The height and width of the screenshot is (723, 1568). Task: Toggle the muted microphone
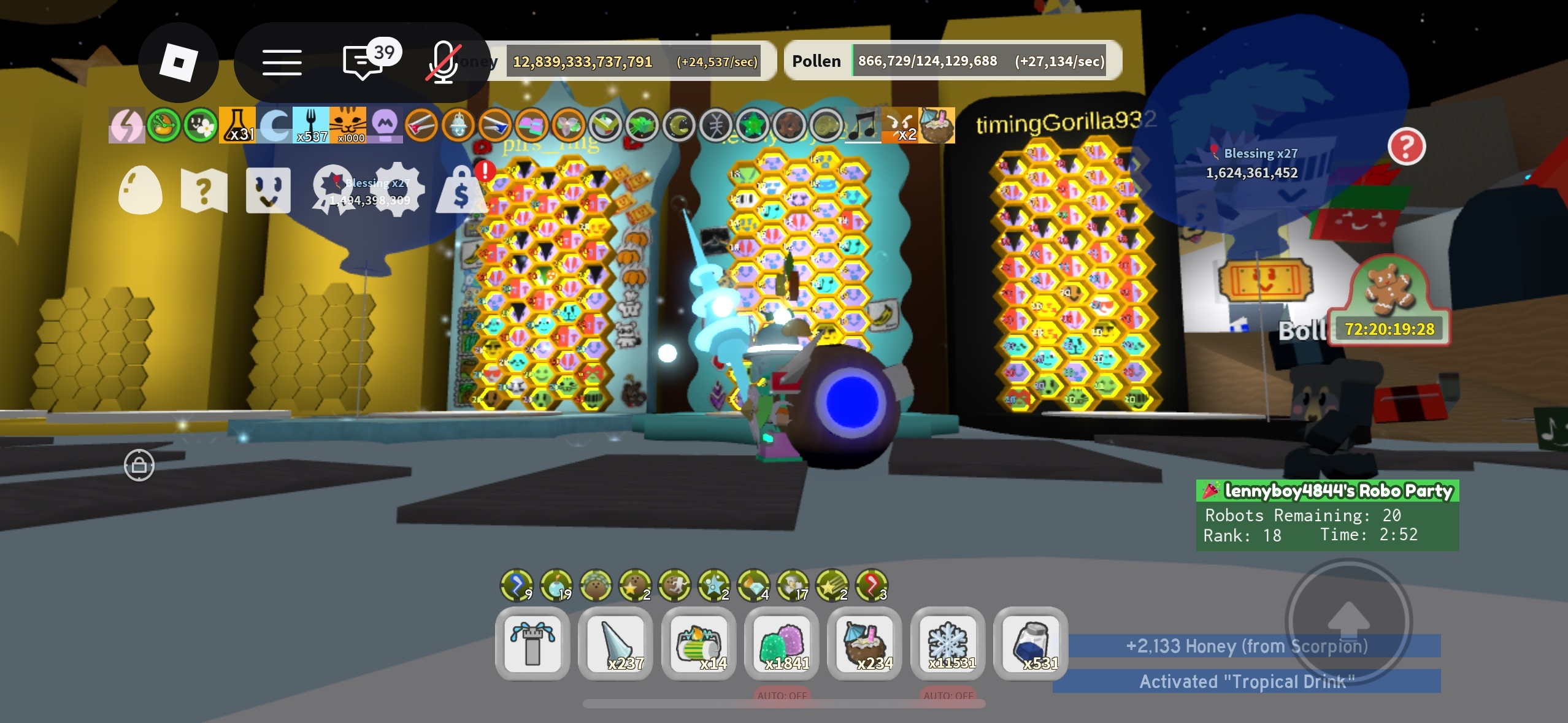pyautogui.click(x=443, y=63)
